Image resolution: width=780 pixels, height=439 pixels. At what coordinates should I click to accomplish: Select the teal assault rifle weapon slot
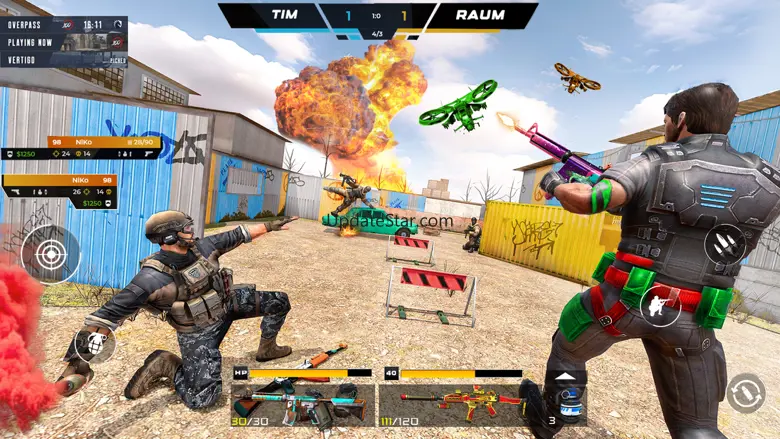click(x=302, y=403)
